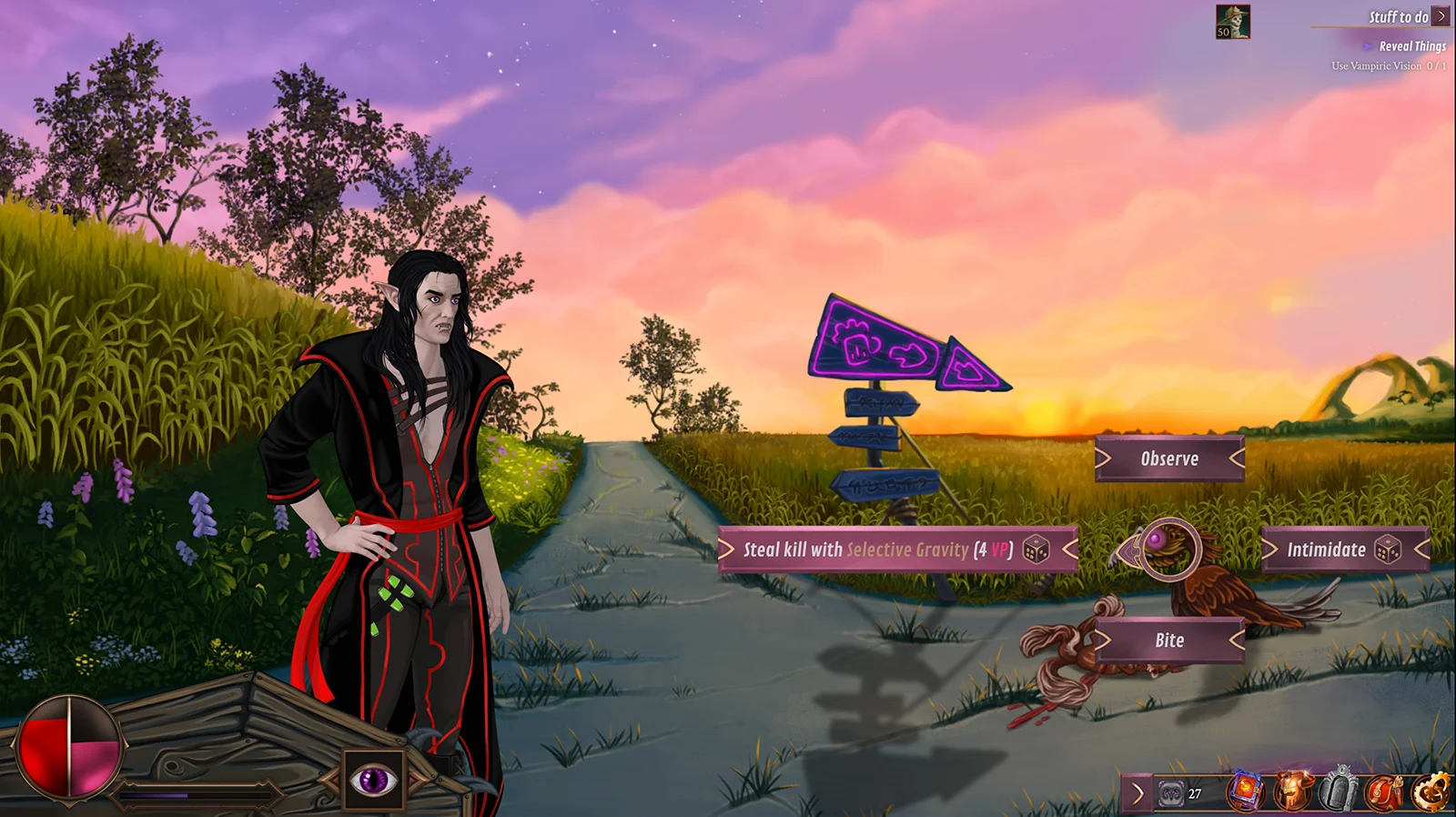Click the grey stone door icon
The height and width of the screenshot is (817, 1456).
[x=1337, y=792]
